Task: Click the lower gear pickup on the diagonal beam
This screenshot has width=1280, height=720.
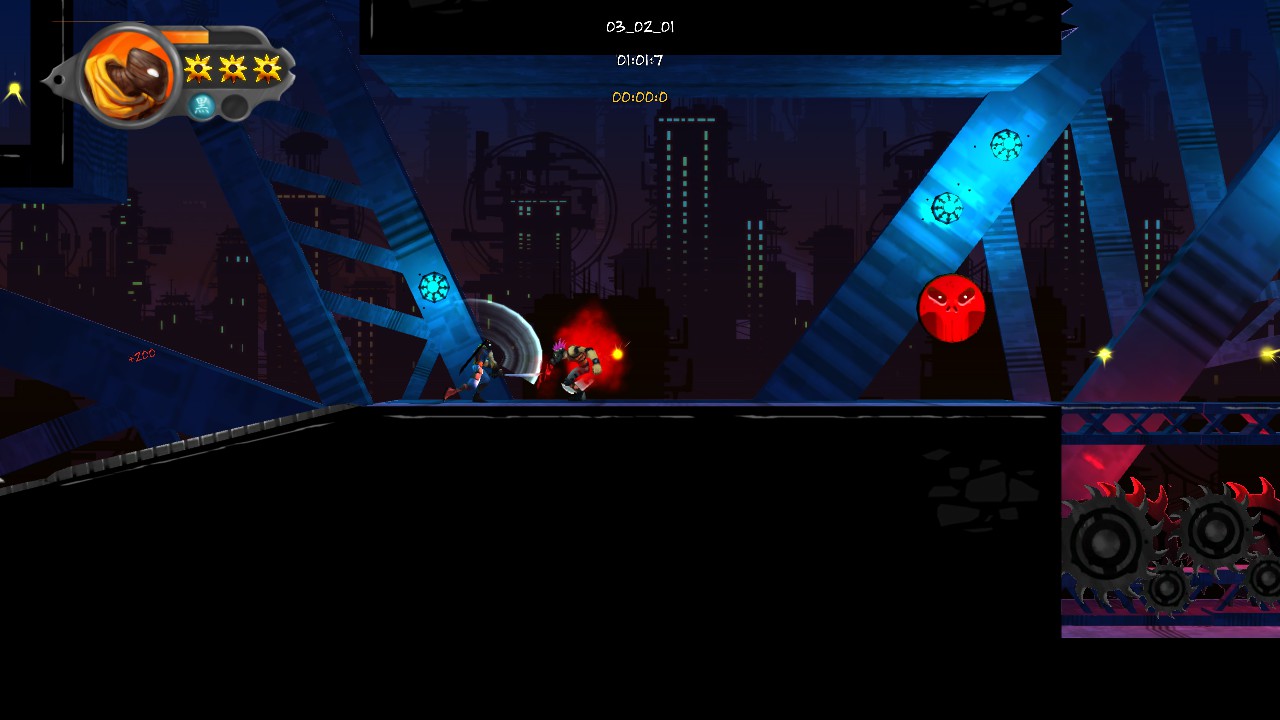Action: click(945, 210)
